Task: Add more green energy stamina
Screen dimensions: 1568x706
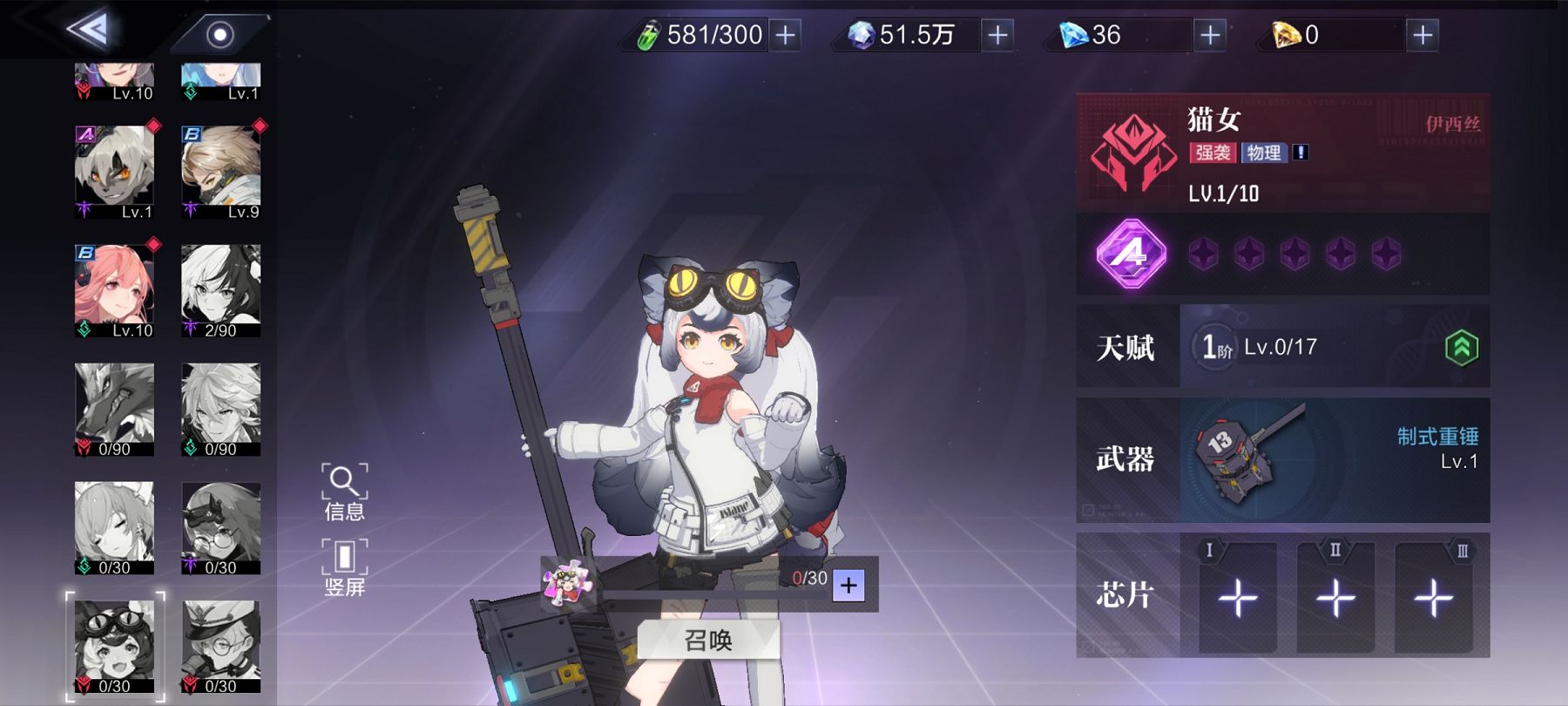Action: (785, 35)
